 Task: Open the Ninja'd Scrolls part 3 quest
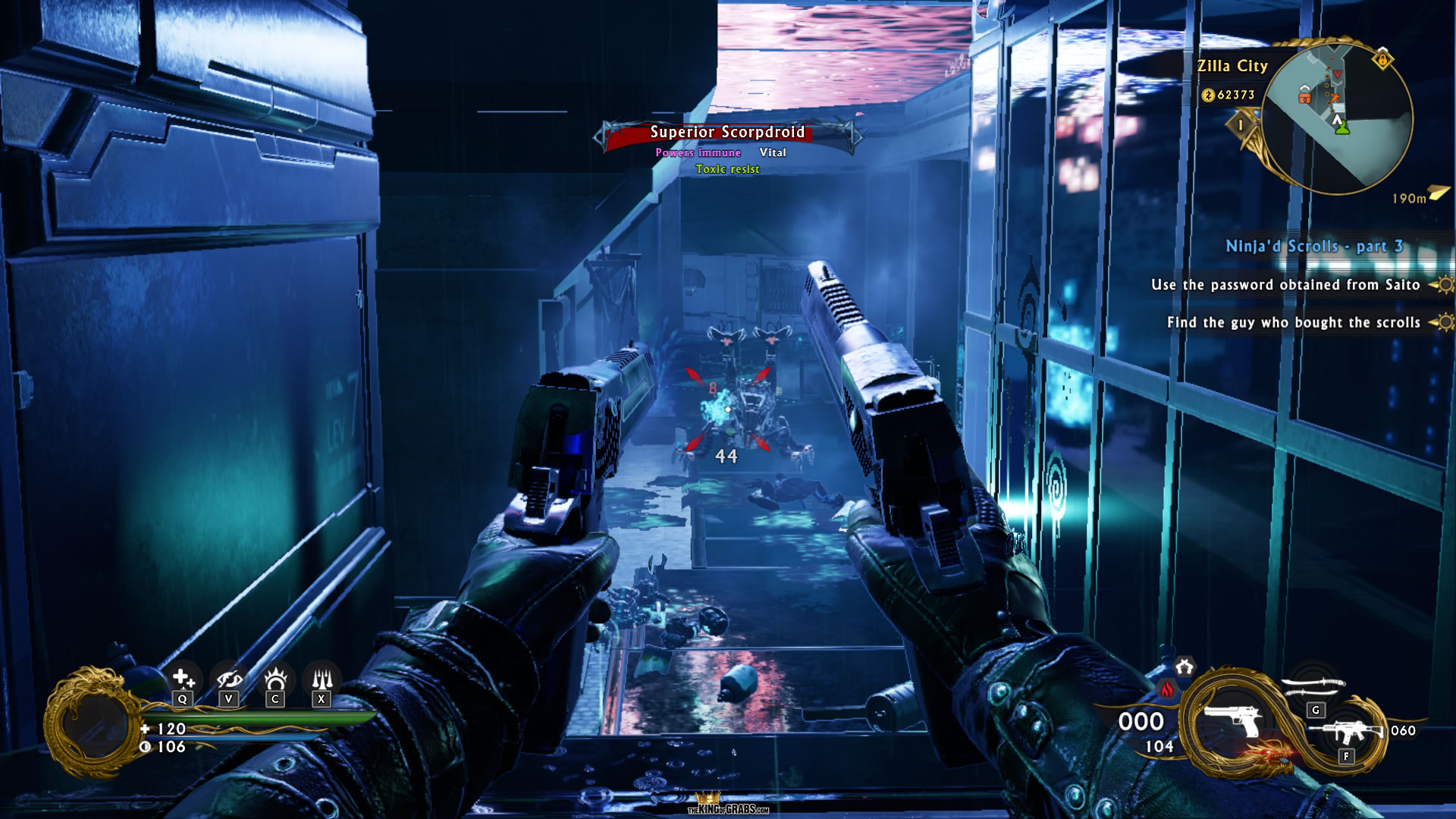pos(1314,246)
